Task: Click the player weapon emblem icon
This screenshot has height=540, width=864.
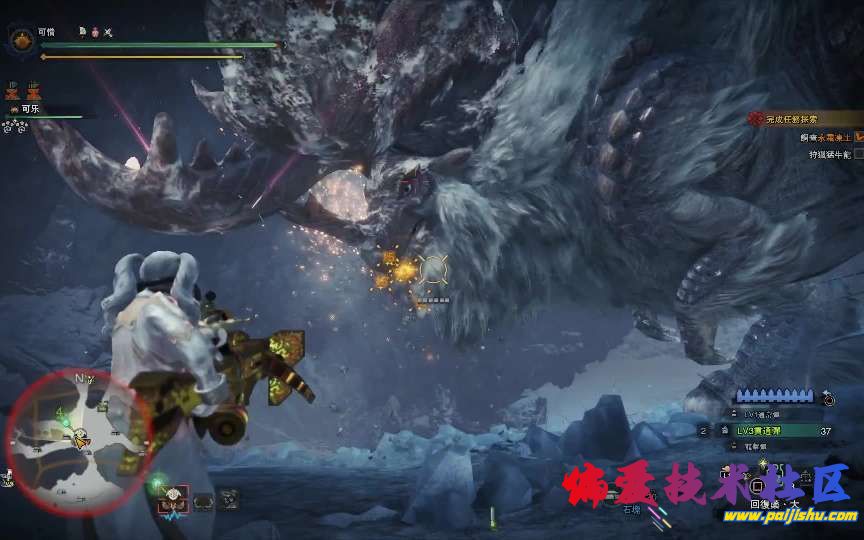Action: coord(20,39)
